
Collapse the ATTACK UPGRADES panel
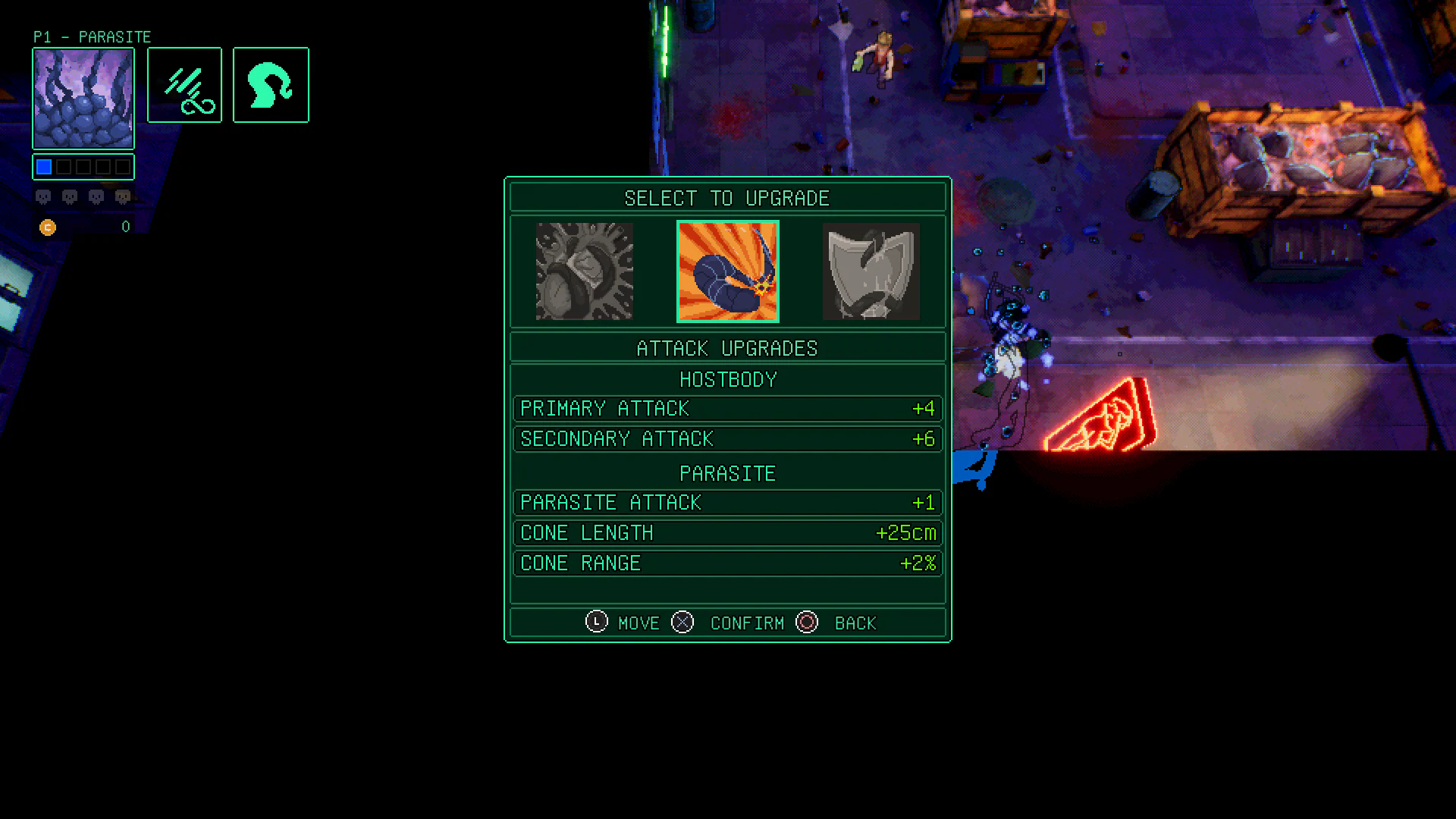click(727, 347)
